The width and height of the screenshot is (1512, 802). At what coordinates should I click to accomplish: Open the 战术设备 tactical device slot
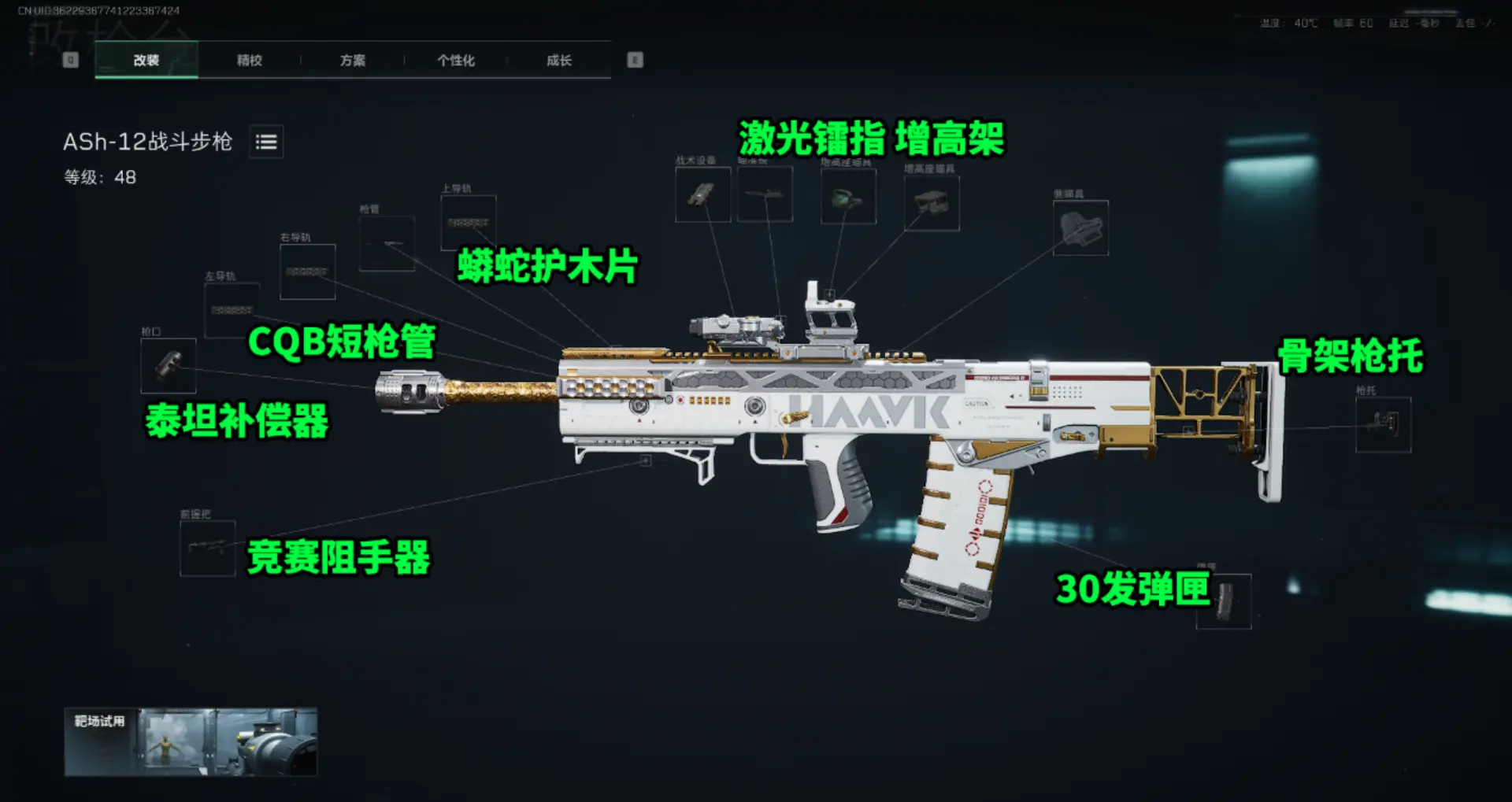pos(703,195)
